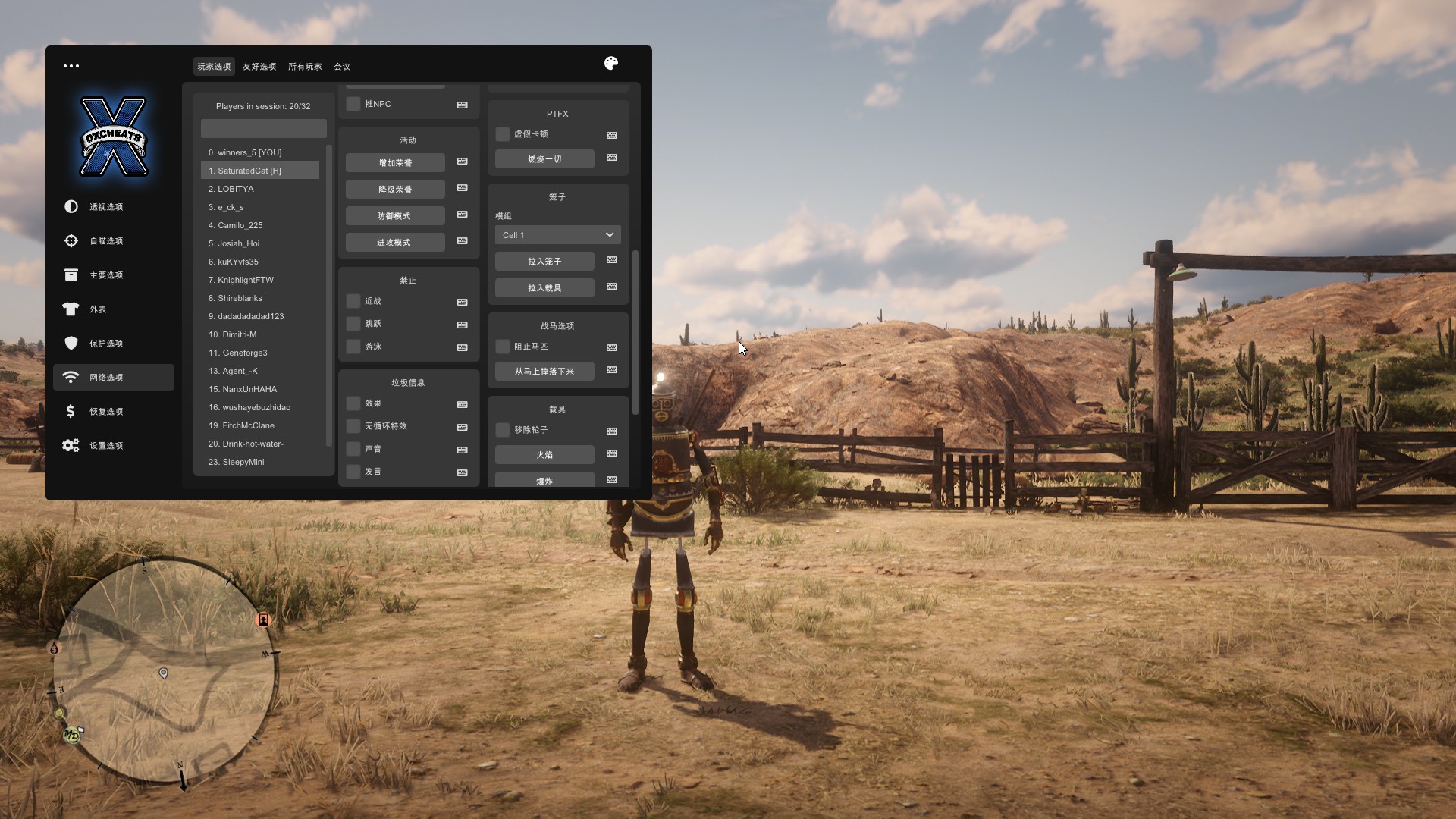1456x819 pixels.
Task: Toggle the 近战 checkbox
Action: click(353, 301)
